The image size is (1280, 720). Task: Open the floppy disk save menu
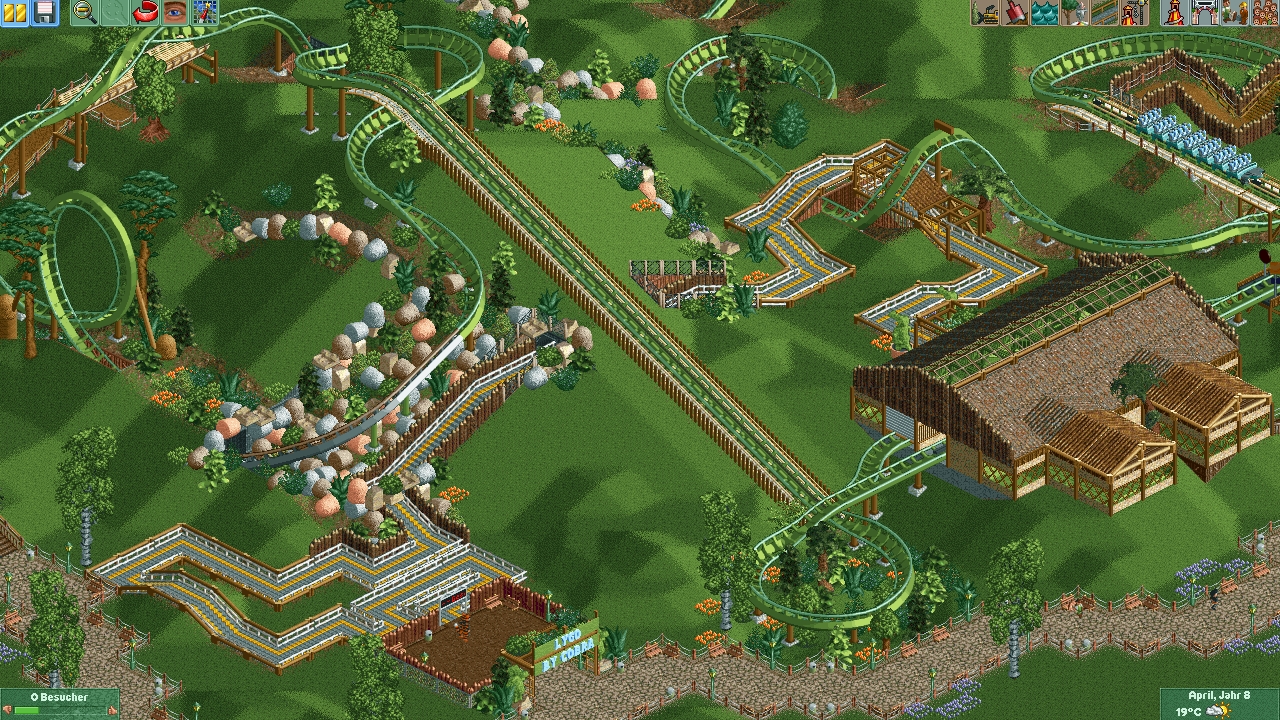(44, 12)
